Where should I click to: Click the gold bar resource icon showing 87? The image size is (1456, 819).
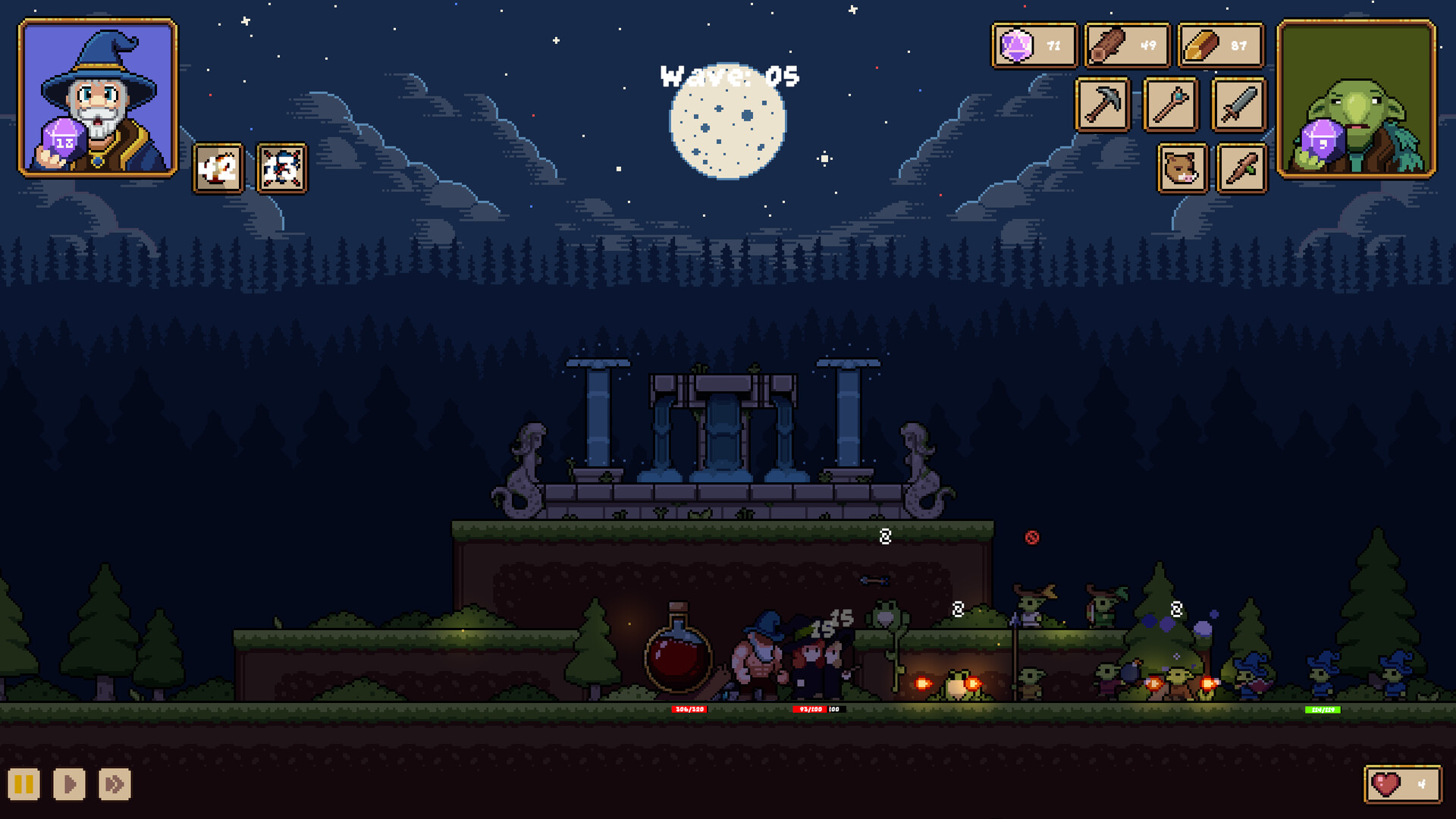1221,45
